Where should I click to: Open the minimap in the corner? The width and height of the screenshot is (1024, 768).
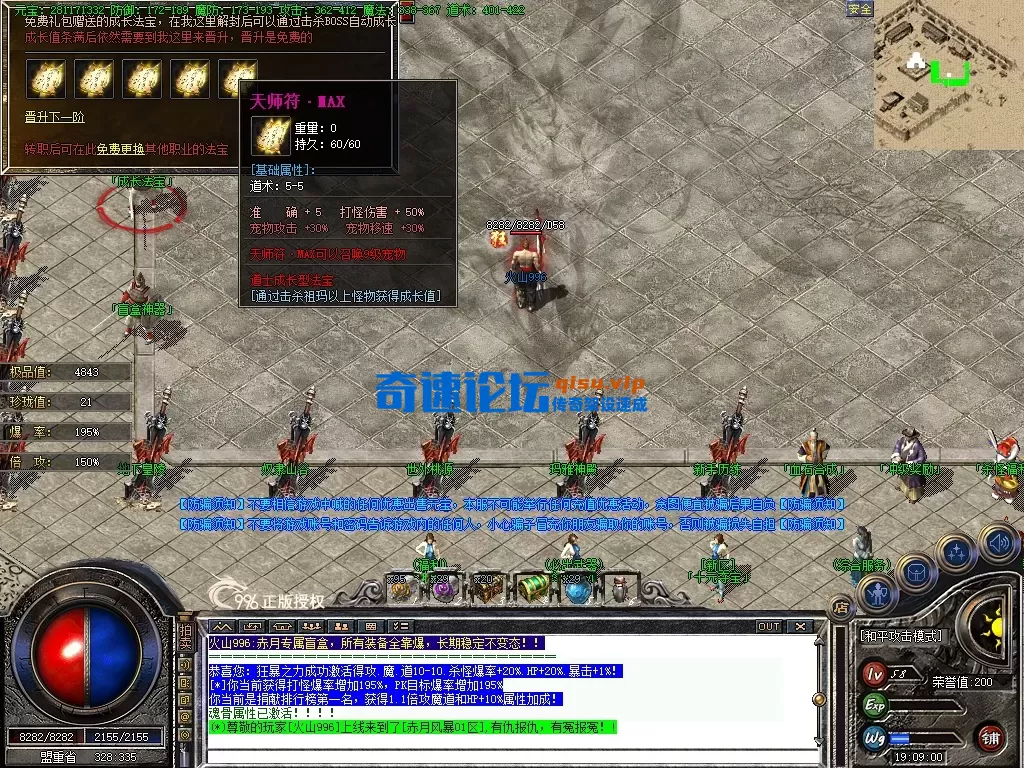tap(948, 74)
